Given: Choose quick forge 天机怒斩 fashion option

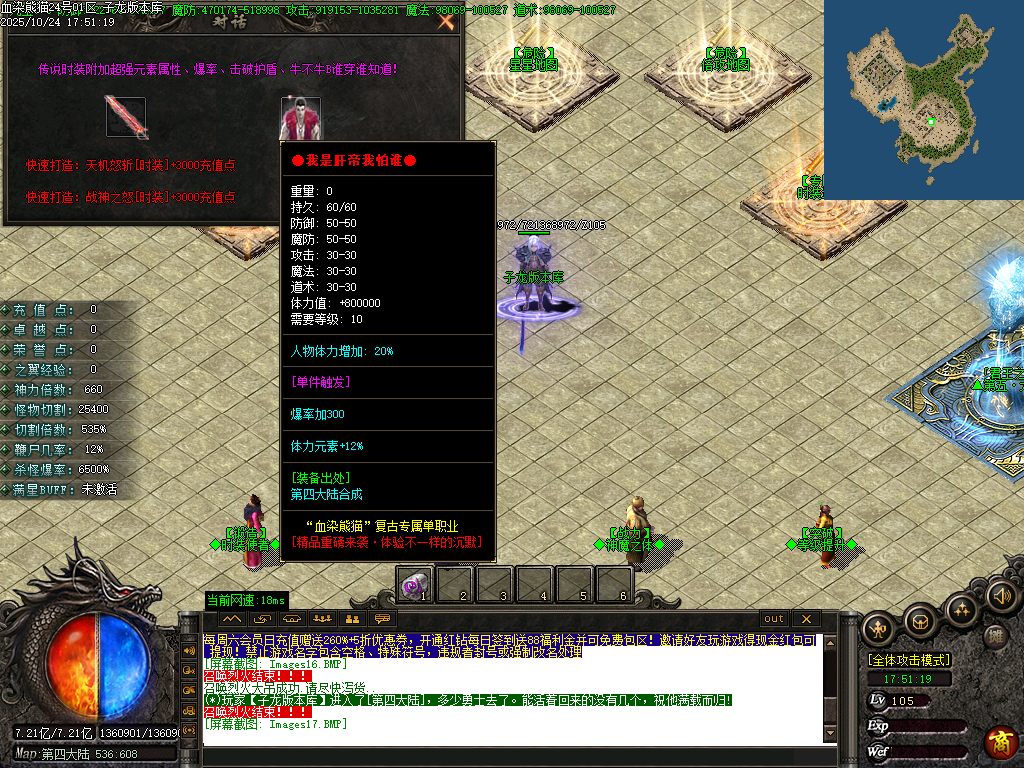Looking at the screenshot, I should coord(131,166).
